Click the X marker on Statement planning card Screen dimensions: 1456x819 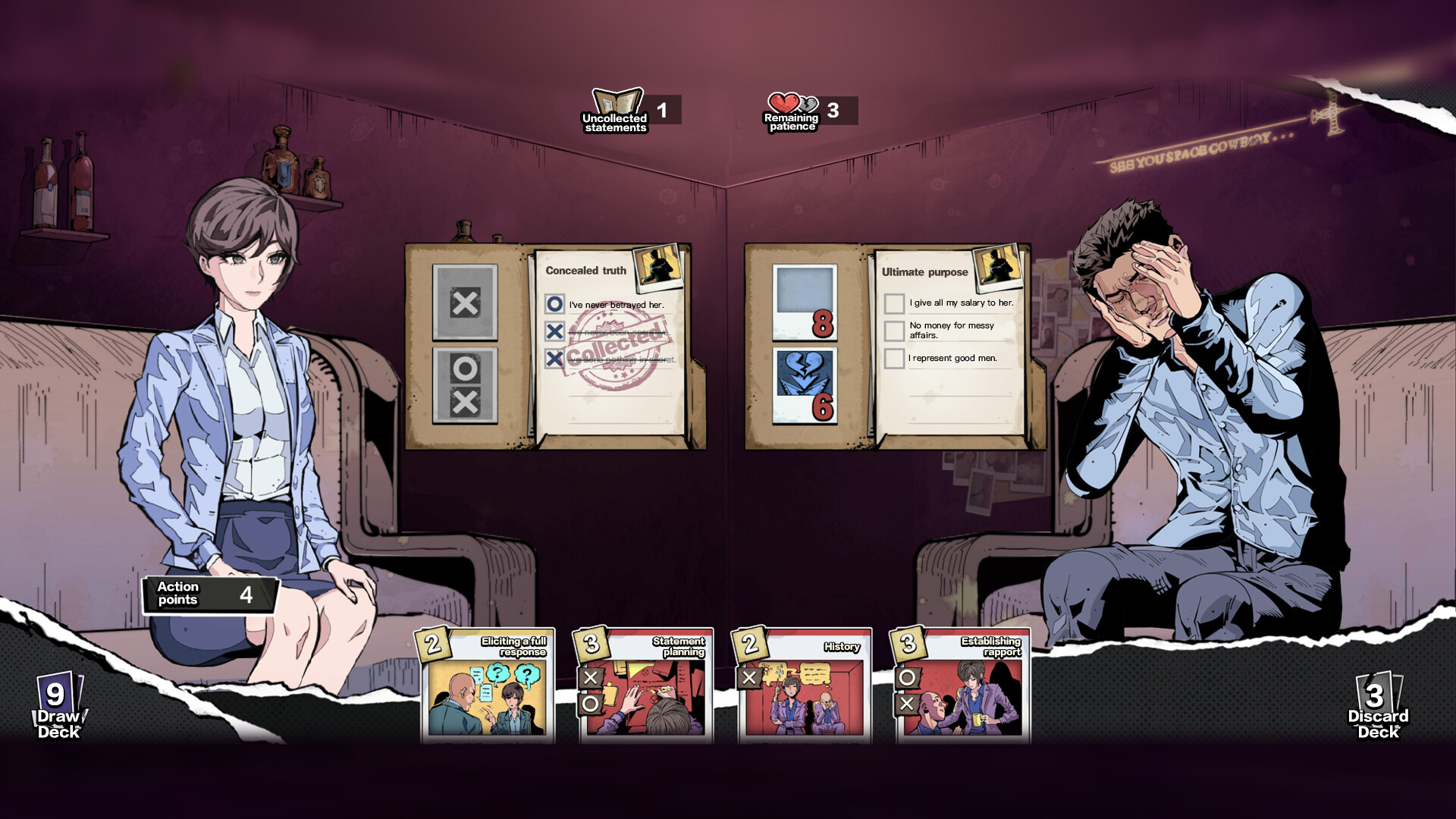coord(589,678)
